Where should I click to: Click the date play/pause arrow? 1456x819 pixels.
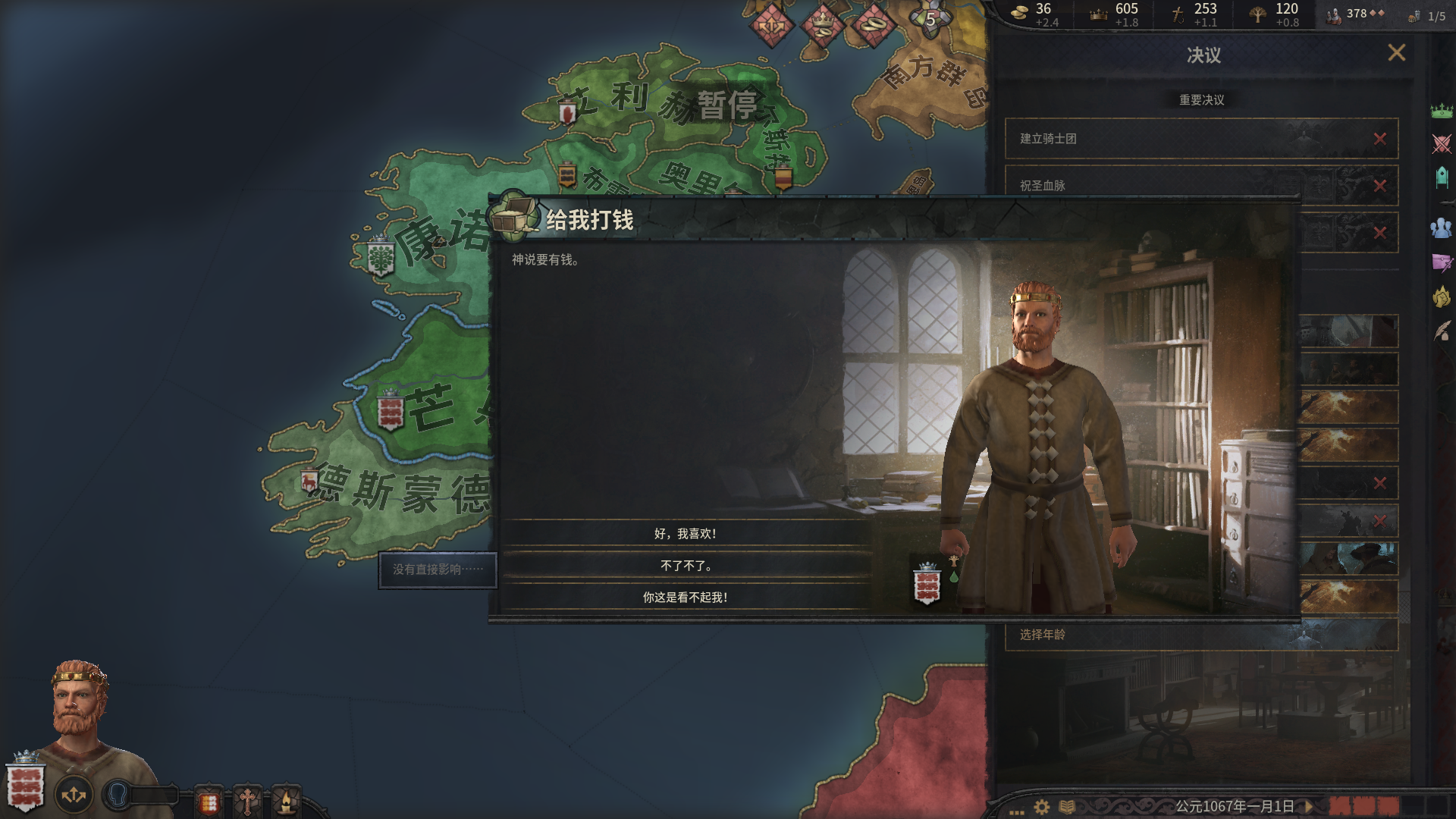1310,806
